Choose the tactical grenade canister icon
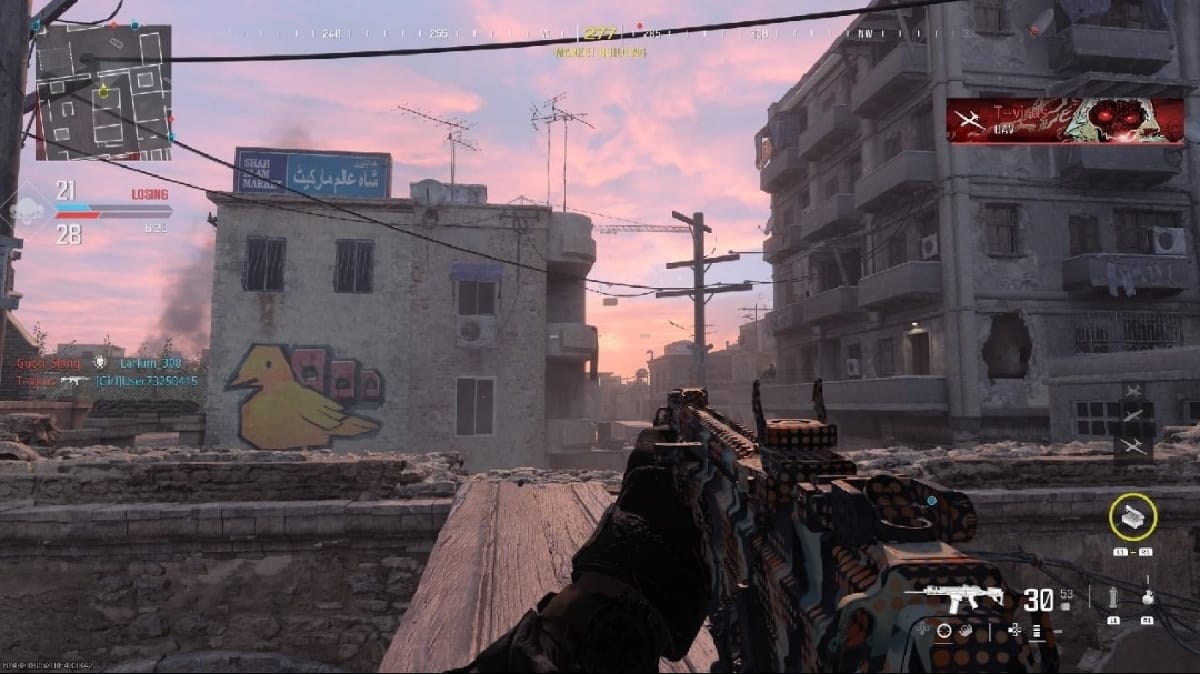 (1113, 599)
